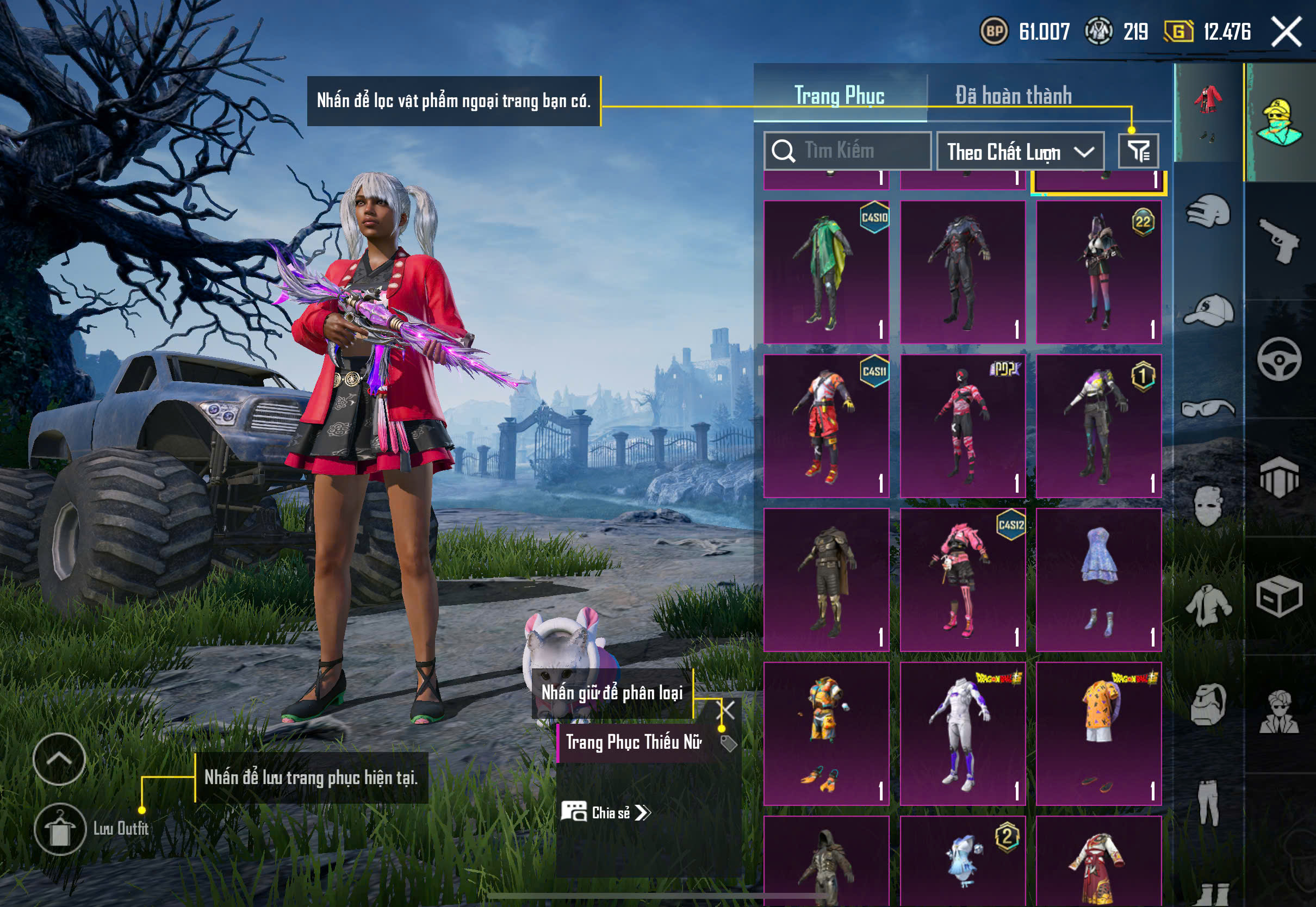Open the Theo Chất Lượng sort dropdown
The image size is (1316, 907).
click(x=1020, y=152)
